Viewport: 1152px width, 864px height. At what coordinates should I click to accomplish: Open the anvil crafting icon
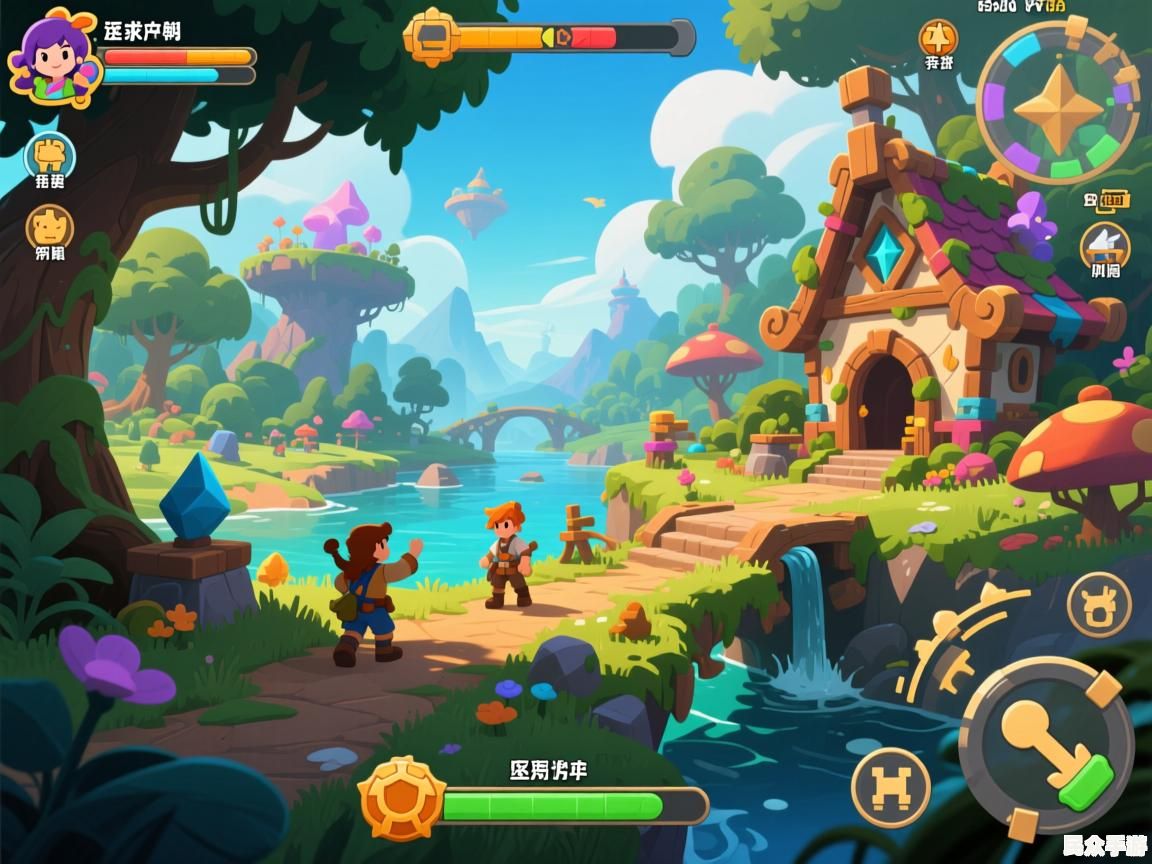coord(1105,245)
